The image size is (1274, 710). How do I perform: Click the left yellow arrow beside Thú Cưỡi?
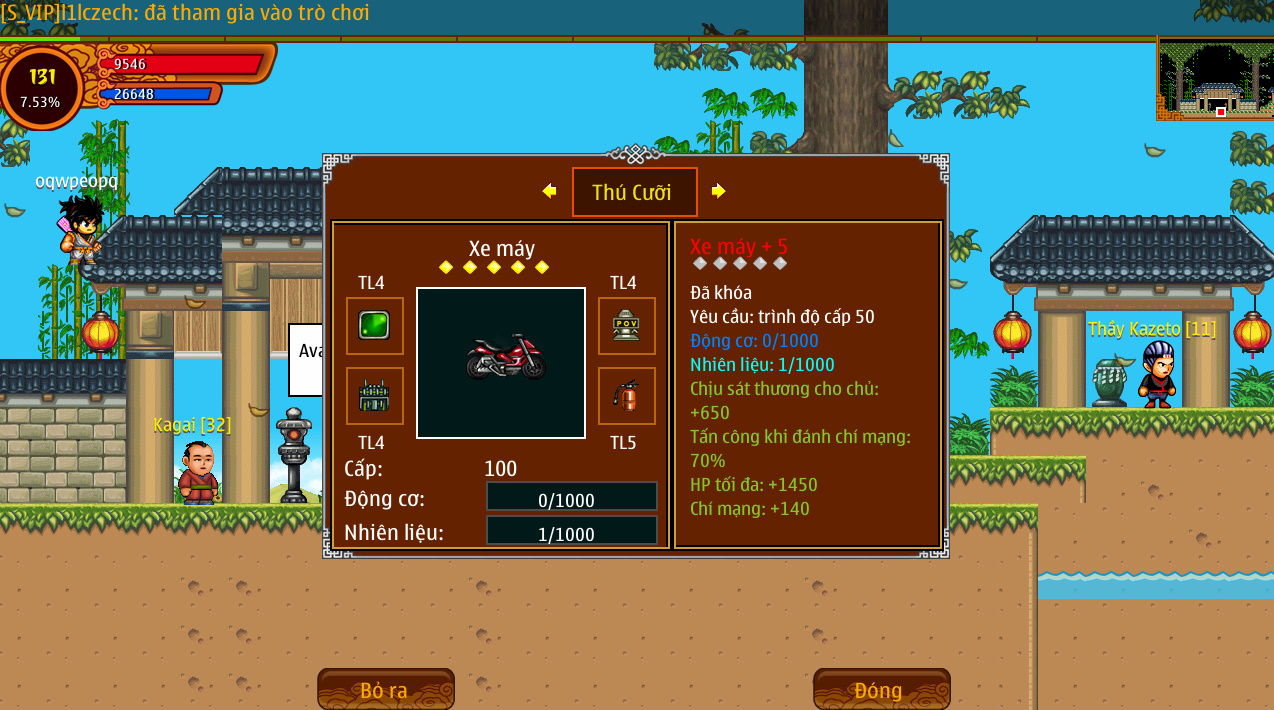[x=549, y=191]
